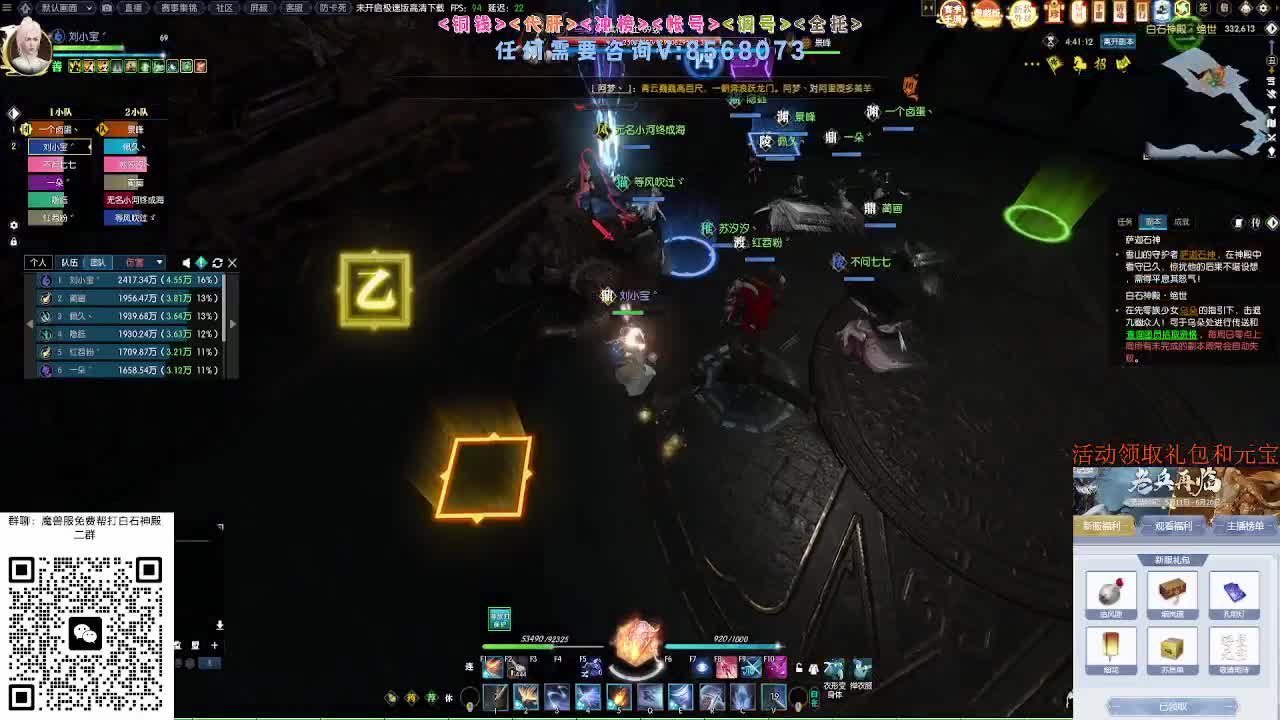Click the 赛事集锦 toolbar icon
This screenshot has height=720, width=1280.
tap(181, 8)
